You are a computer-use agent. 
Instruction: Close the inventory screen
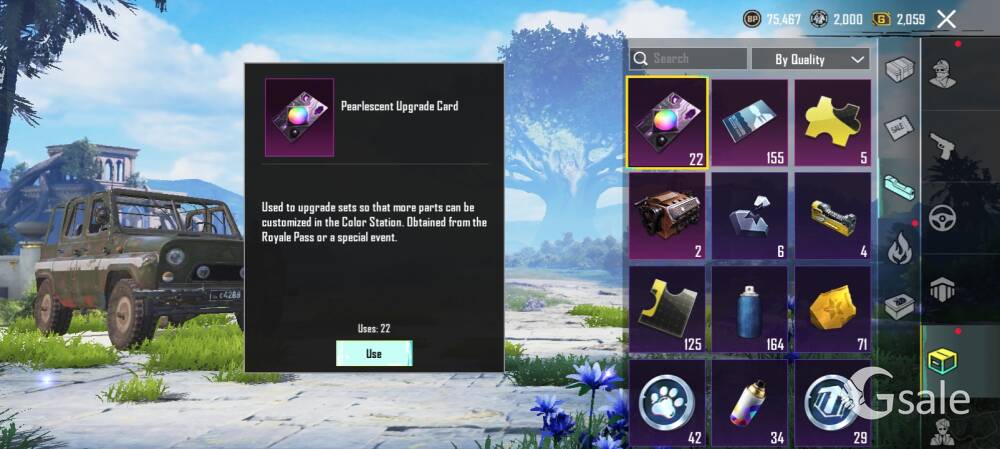click(x=947, y=19)
